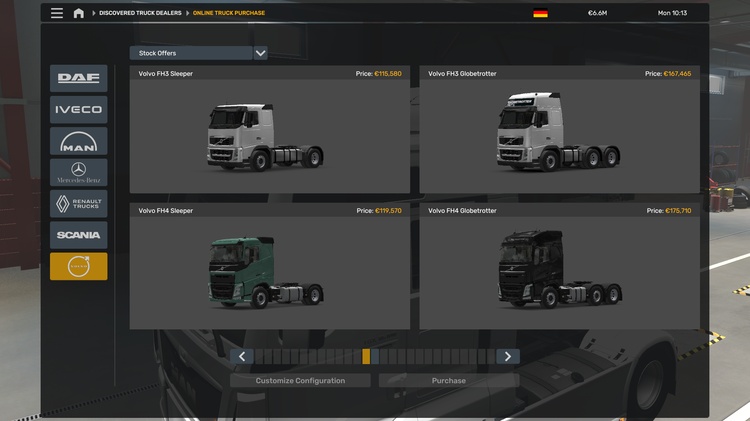Image resolution: width=750 pixels, height=421 pixels.
Task: Select the DAF brand tab
Action: click(x=78, y=79)
